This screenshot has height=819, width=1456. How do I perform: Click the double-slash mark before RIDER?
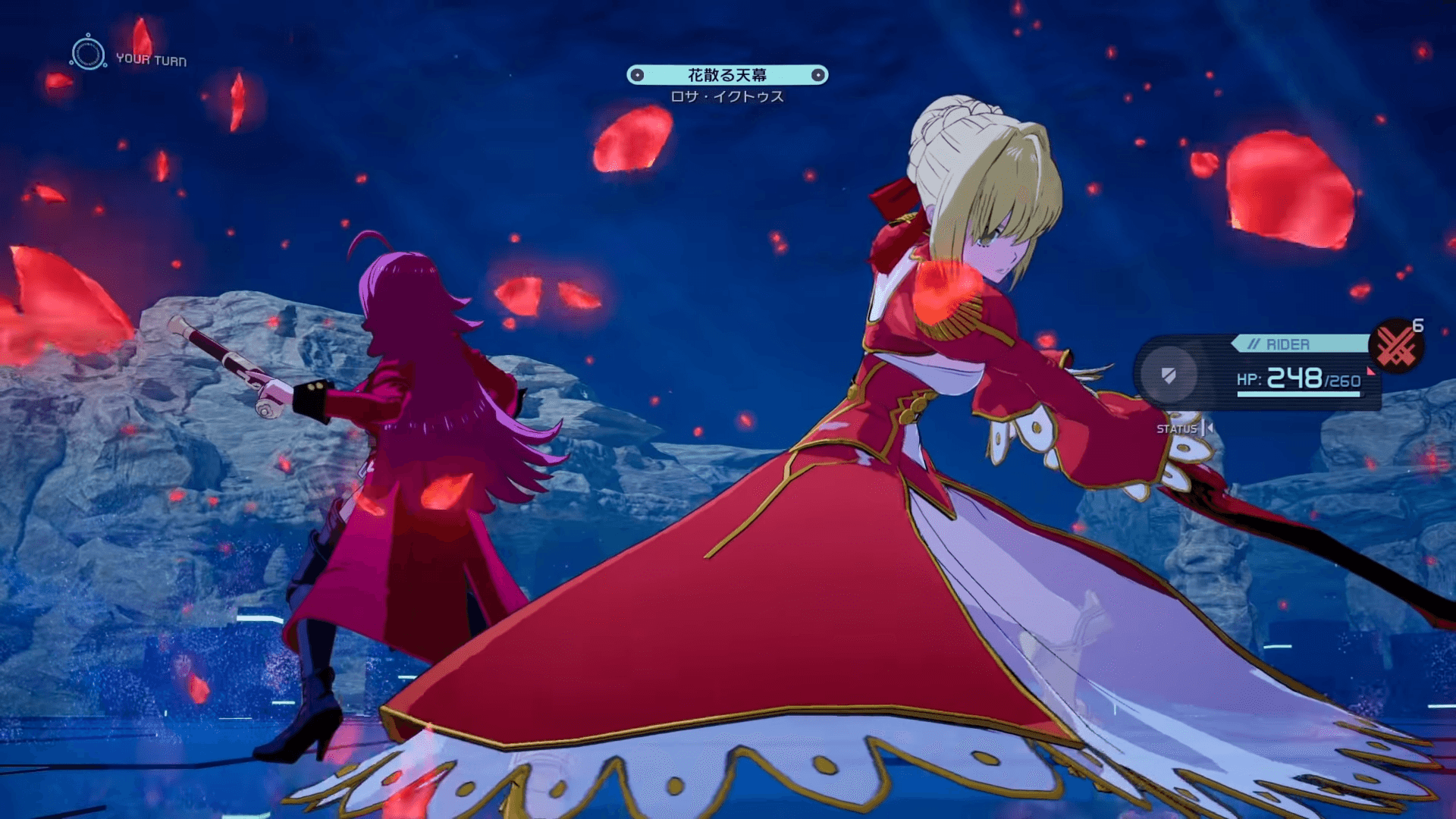tap(1255, 343)
